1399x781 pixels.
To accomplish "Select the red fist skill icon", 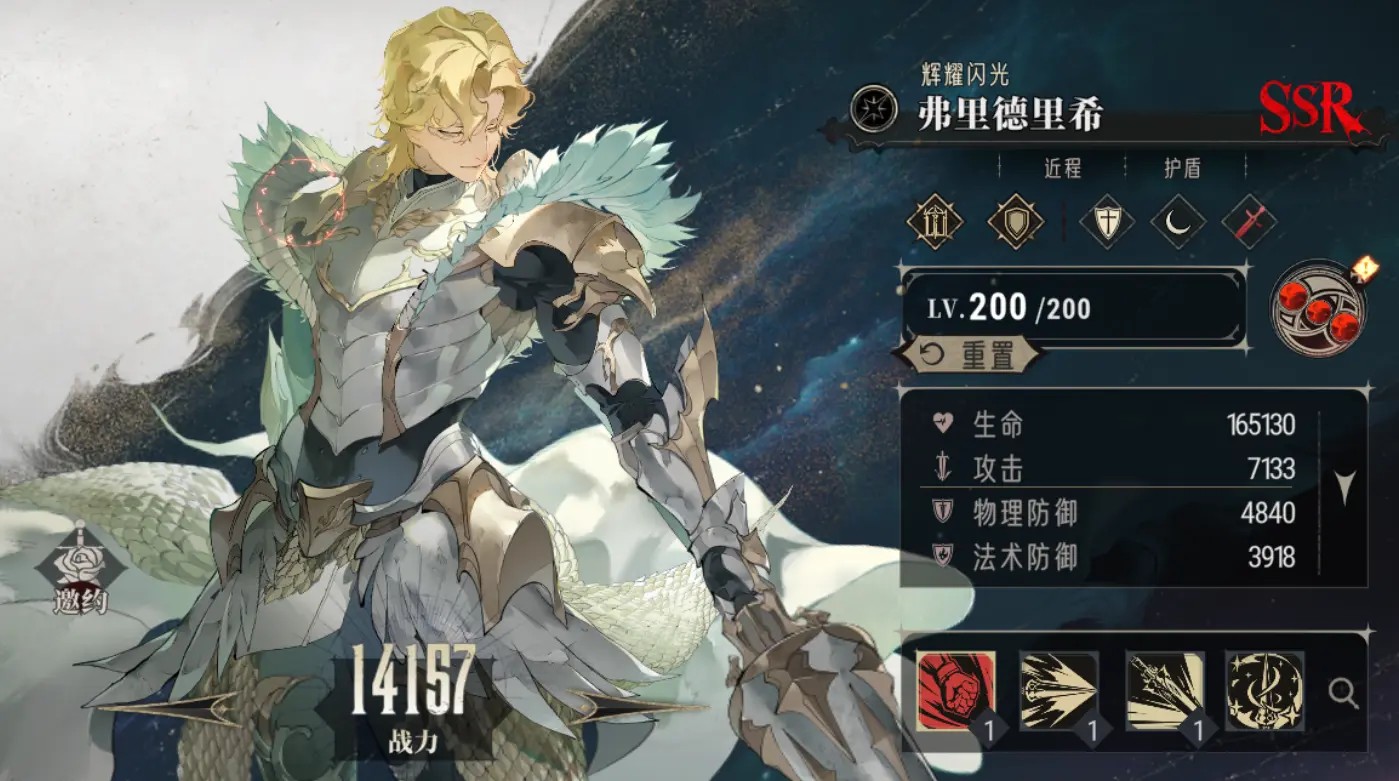I will tap(956, 690).
